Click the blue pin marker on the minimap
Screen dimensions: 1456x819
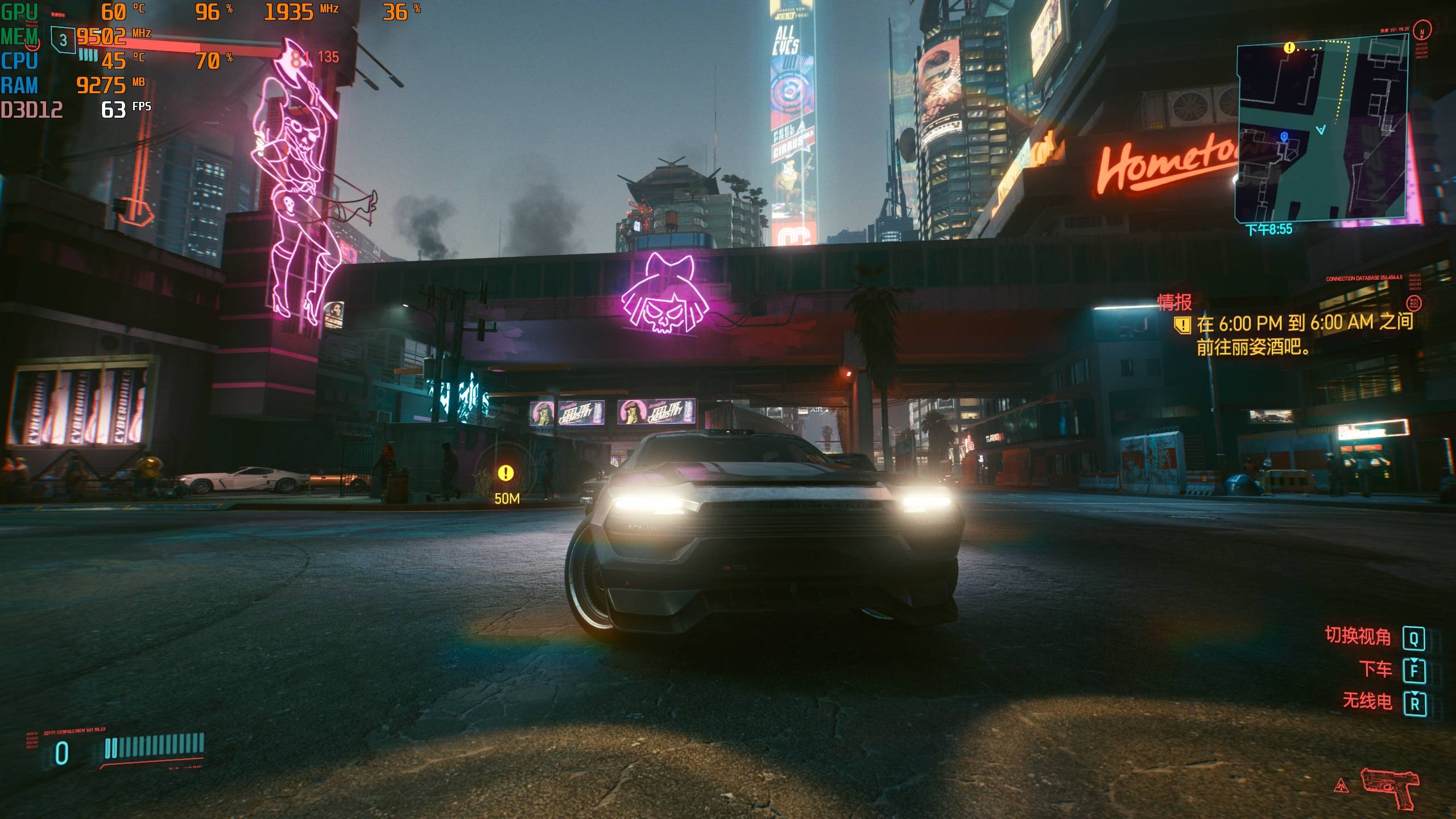click(1284, 136)
